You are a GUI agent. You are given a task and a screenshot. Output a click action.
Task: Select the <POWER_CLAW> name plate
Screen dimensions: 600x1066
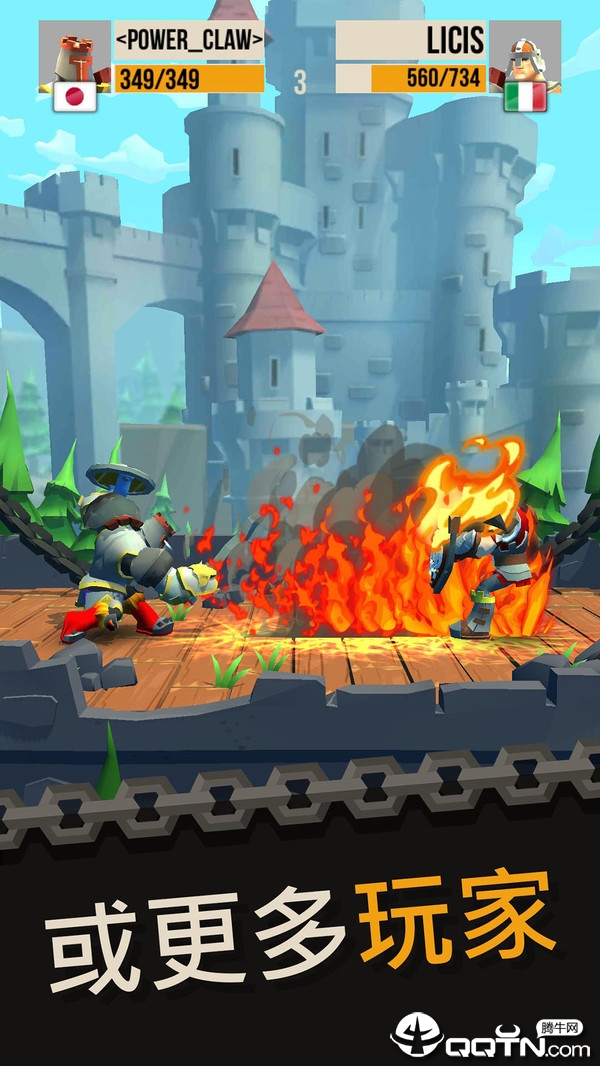[x=189, y=41]
